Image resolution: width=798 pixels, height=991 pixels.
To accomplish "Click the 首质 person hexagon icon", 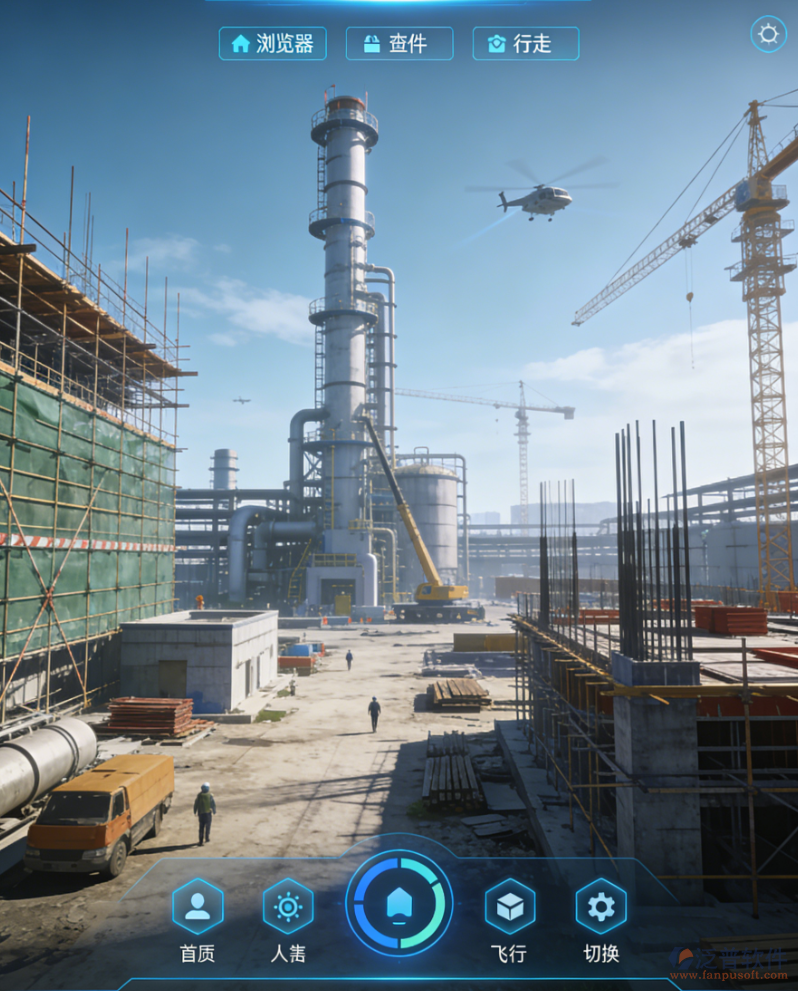I will (x=198, y=906).
